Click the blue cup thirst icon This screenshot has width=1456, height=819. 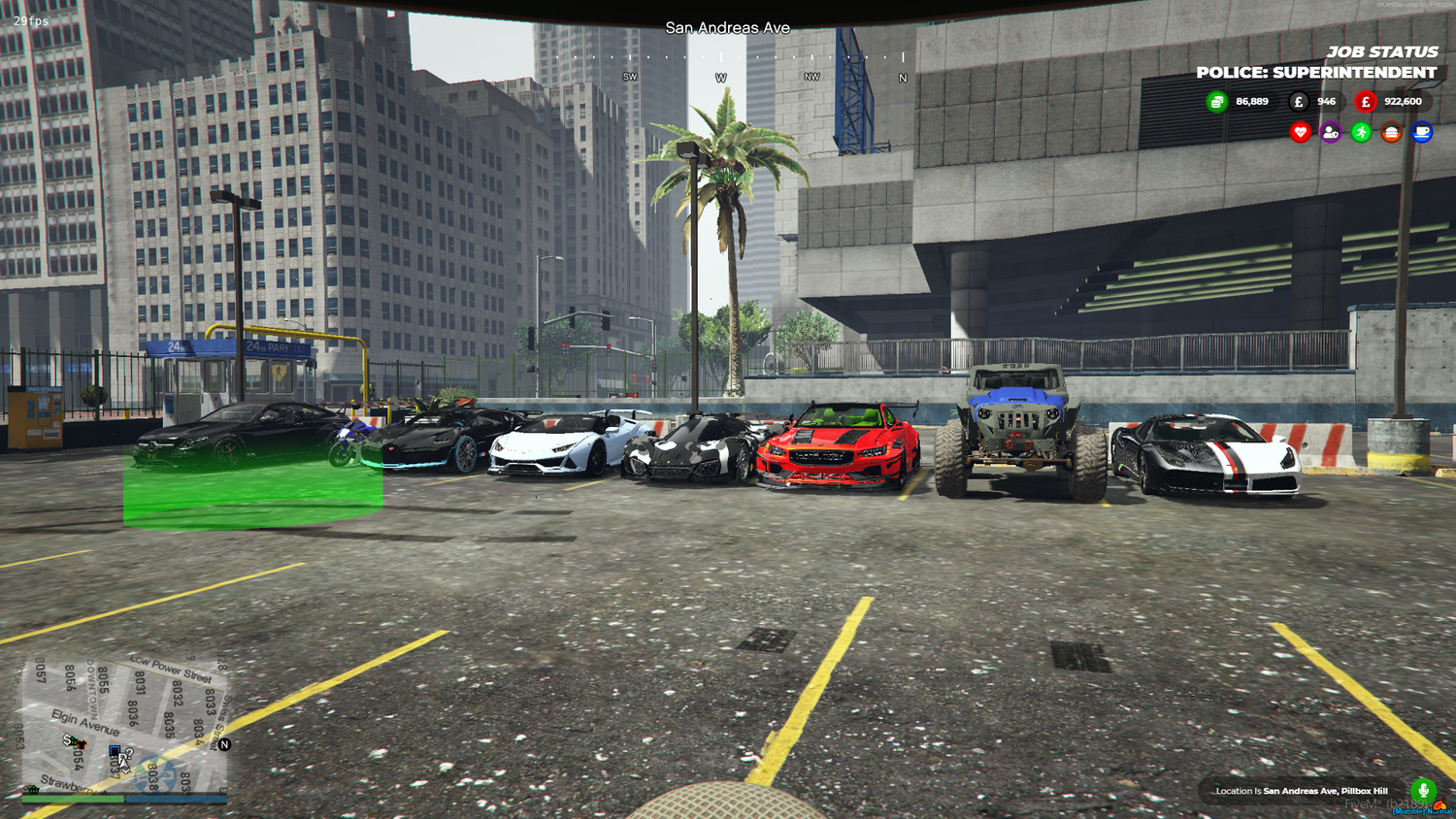pyautogui.click(x=1420, y=132)
